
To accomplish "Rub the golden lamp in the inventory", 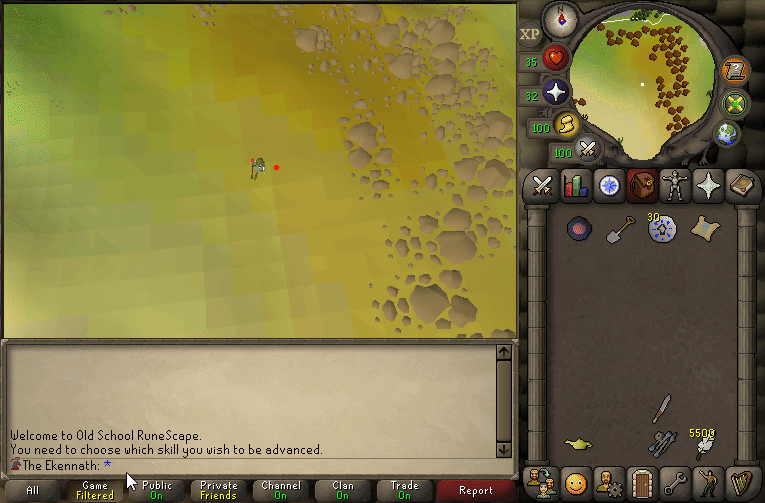I will (x=578, y=443).
